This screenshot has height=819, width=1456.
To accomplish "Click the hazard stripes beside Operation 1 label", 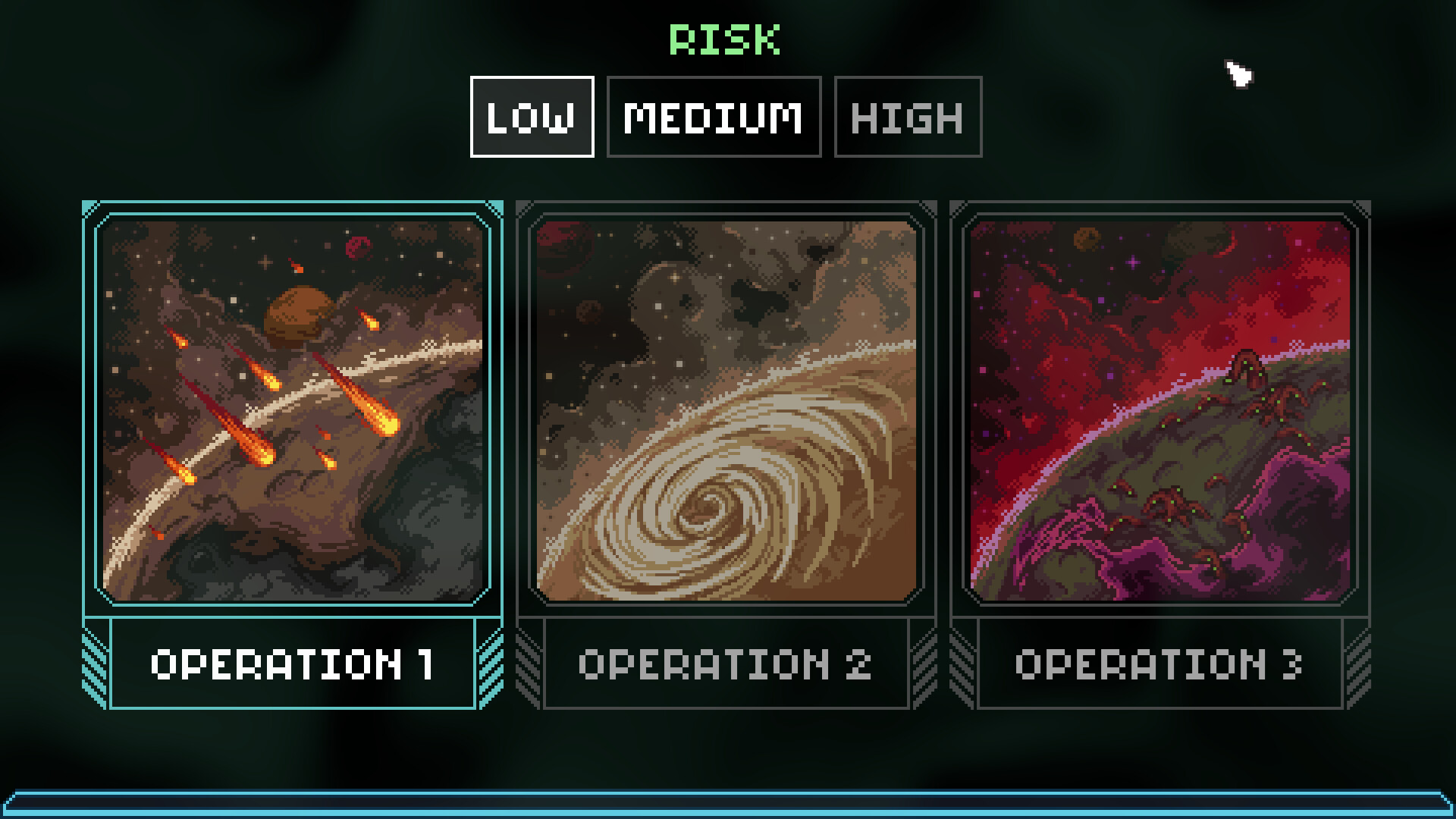I will (95, 664).
